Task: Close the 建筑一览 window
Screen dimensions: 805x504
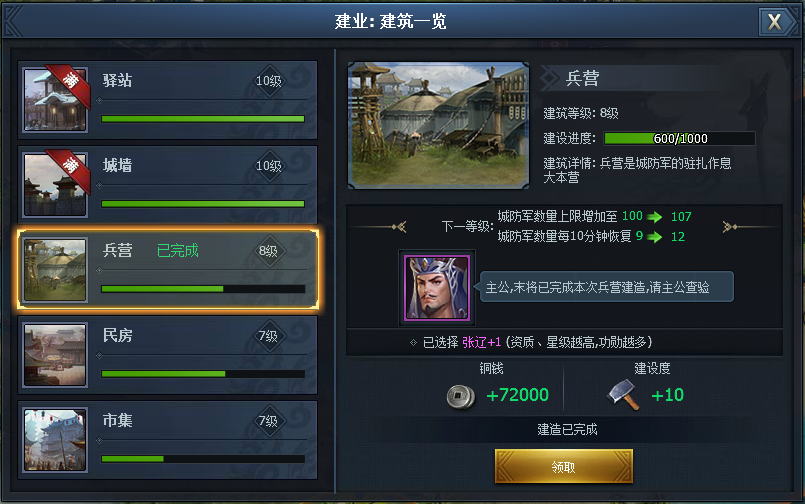Action: point(774,22)
